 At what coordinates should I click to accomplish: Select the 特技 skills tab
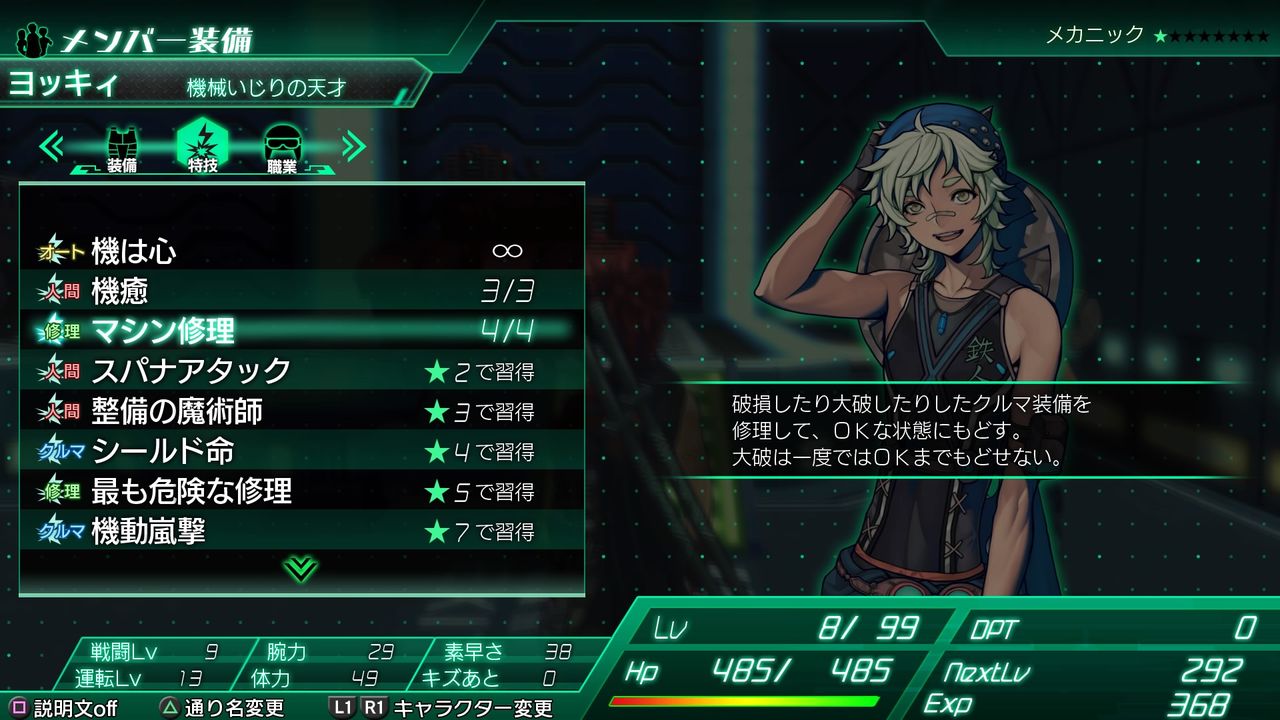point(202,148)
